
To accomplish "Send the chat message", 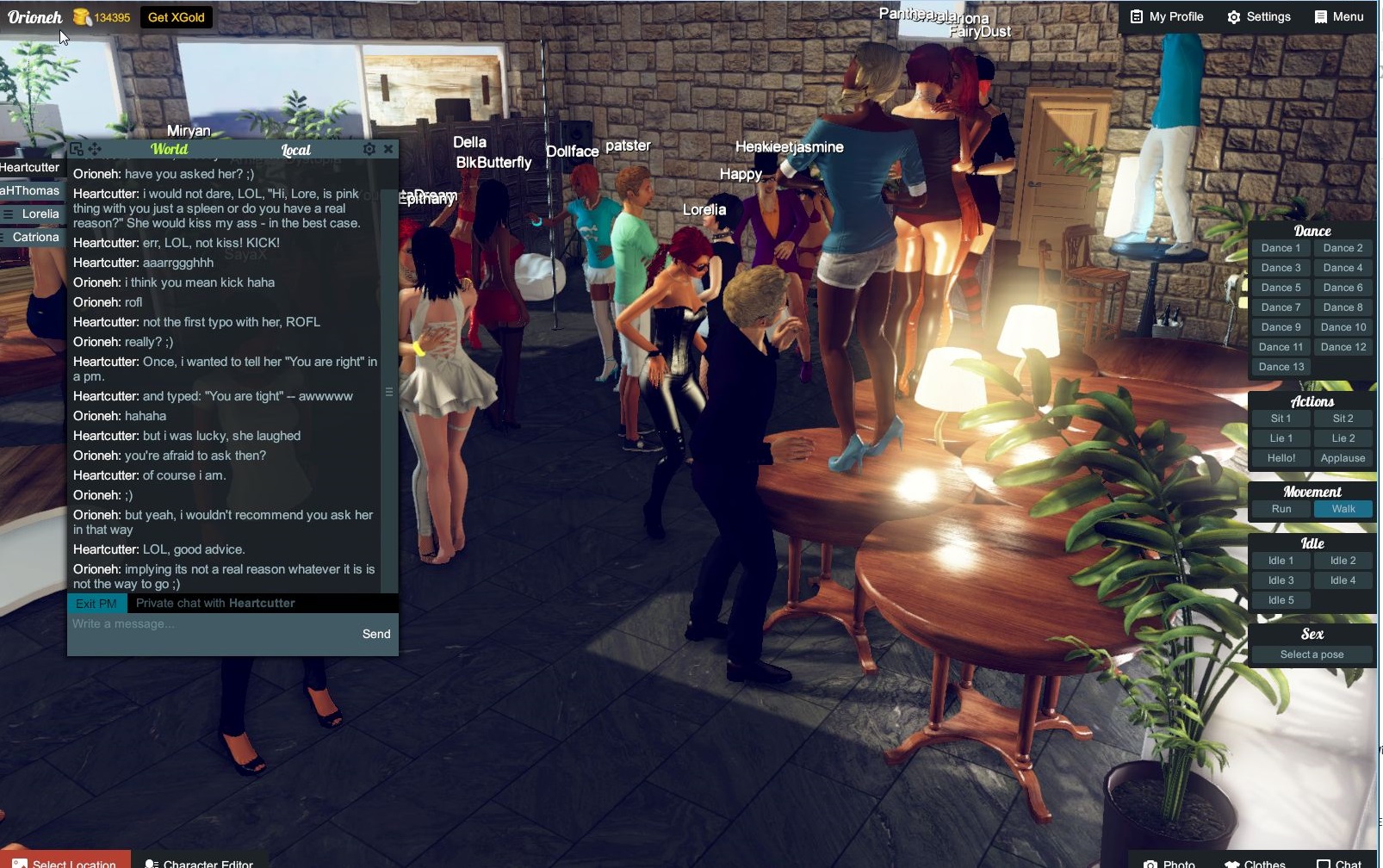I will tap(375, 634).
